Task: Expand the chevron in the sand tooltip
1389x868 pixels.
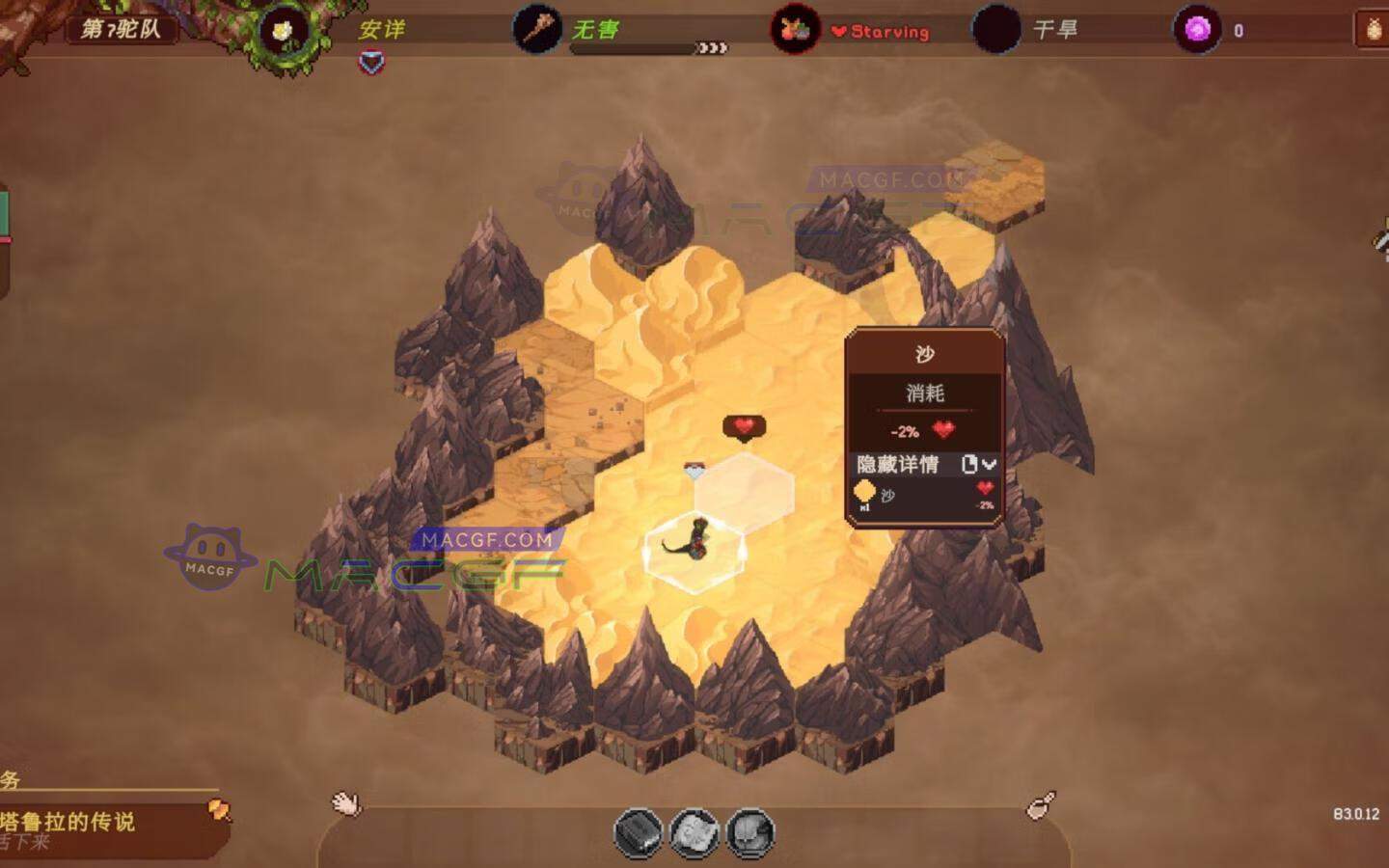Action: point(990,466)
